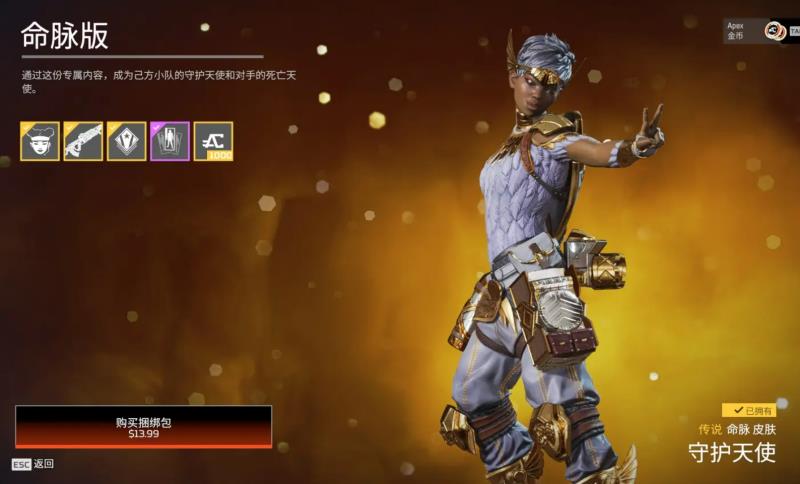800x484 pixels.
Task: Buy the bundle for $13.99
Action: [x=144, y=427]
